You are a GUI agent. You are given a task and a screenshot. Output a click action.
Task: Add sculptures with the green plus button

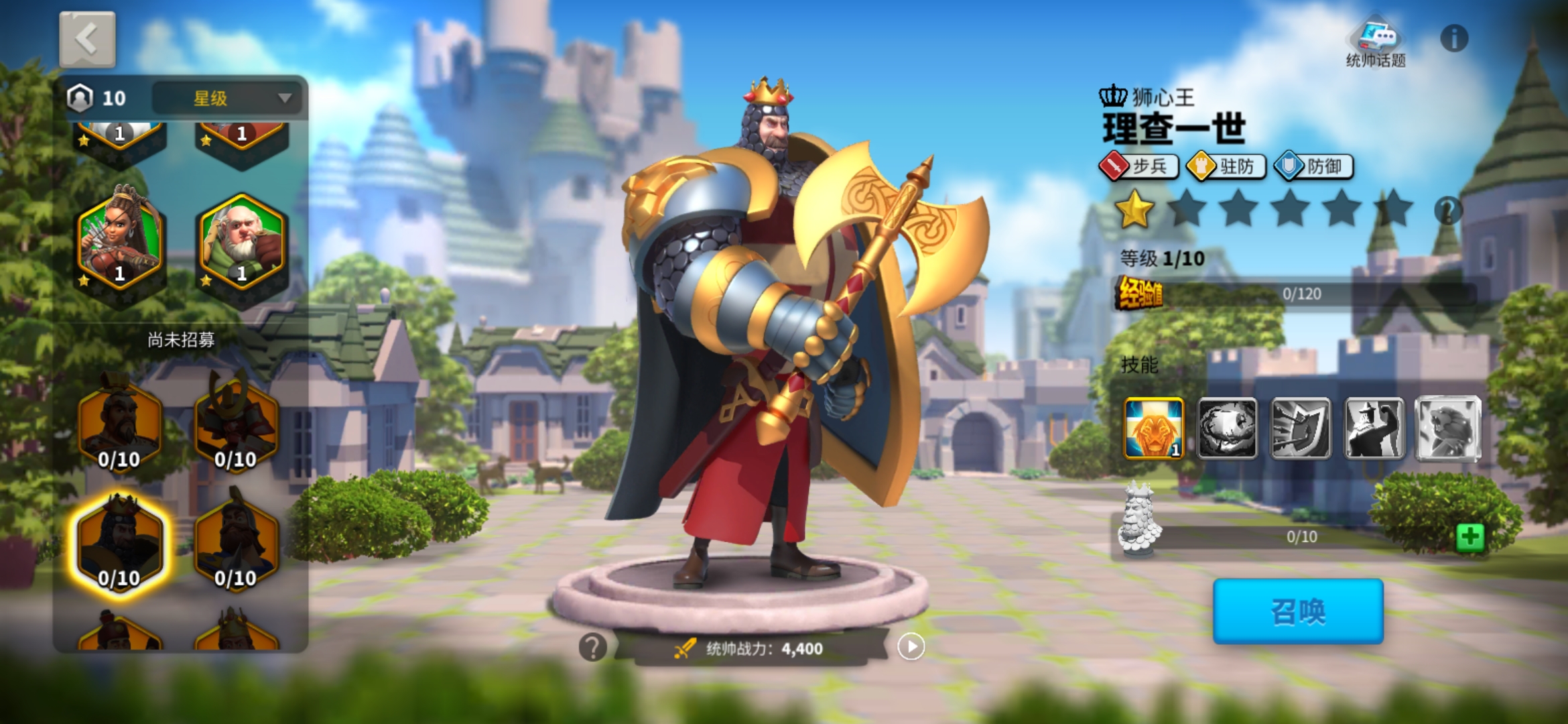(1469, 537)
